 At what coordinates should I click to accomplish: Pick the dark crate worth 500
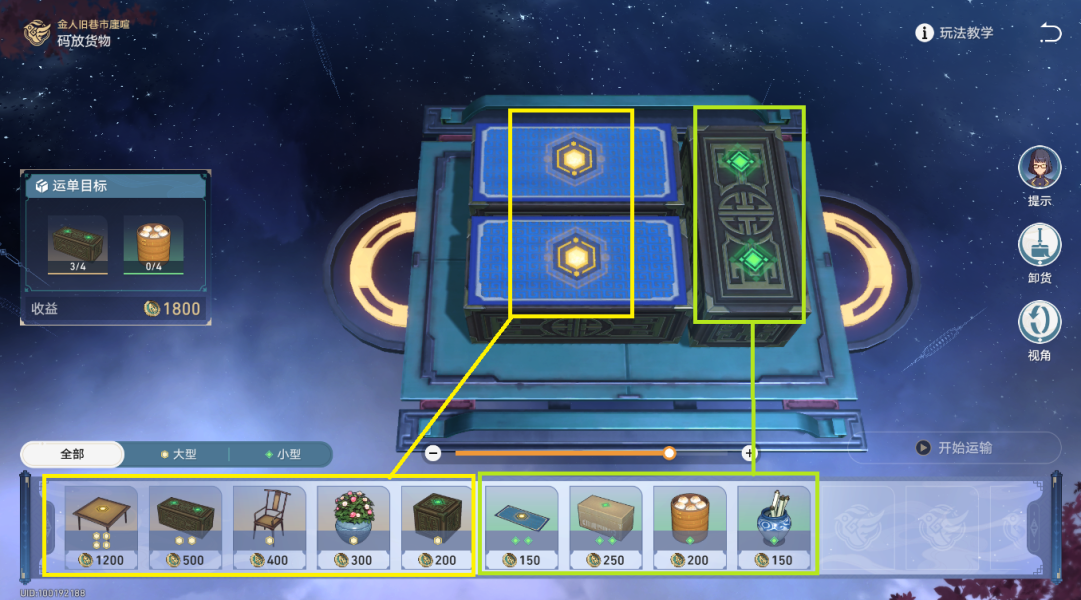click(185, 525)
